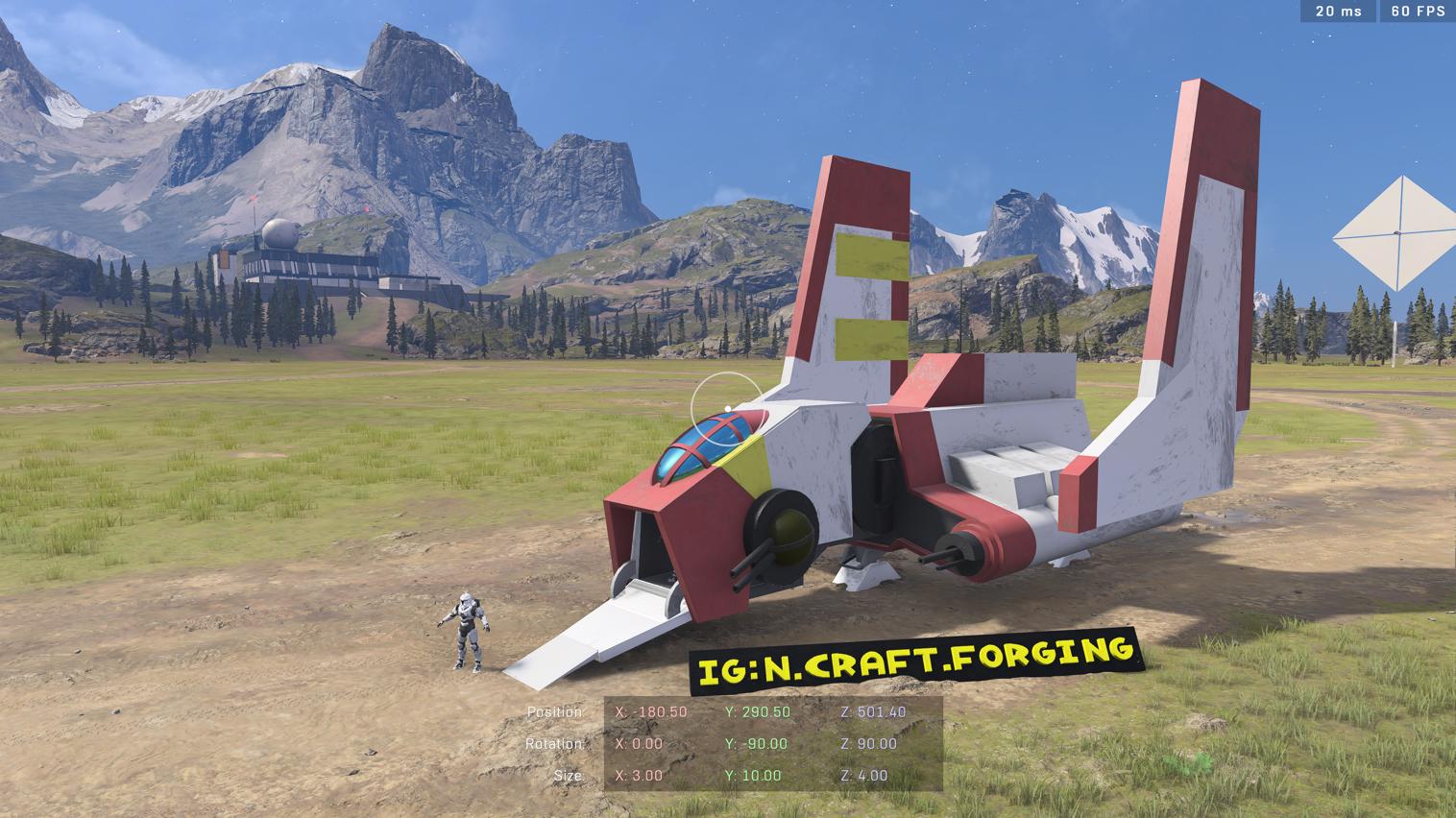Click the Position Z value of 501.40
1456x818 pixels.
[874, 712]
